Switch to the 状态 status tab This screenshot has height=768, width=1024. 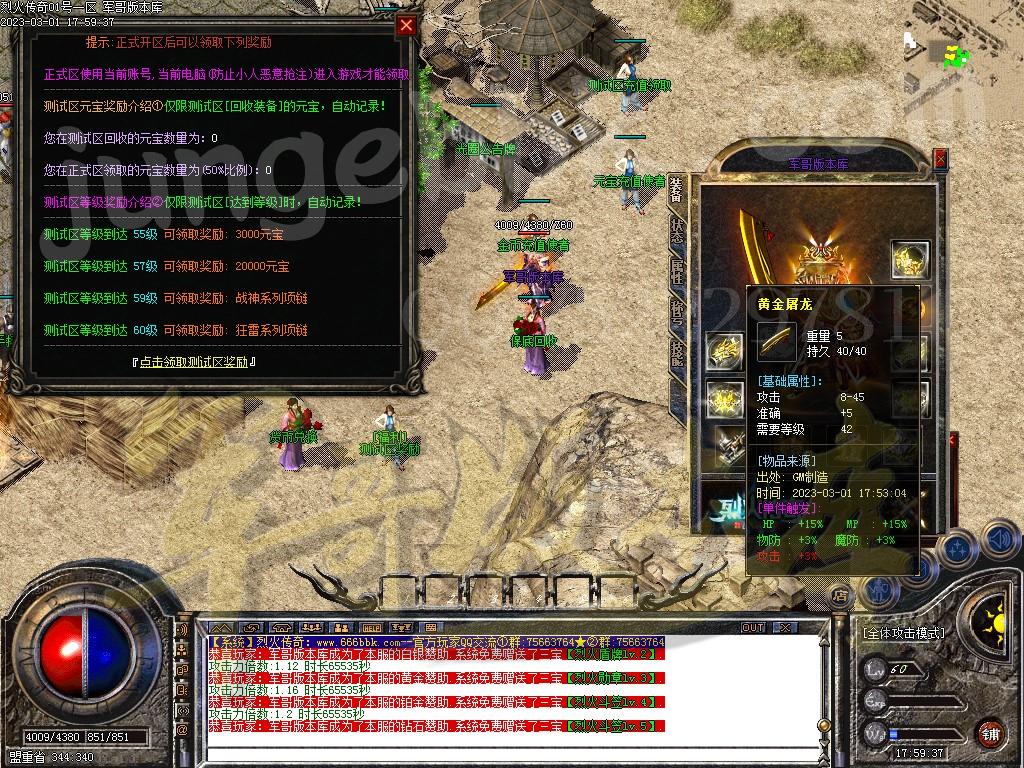677,229
